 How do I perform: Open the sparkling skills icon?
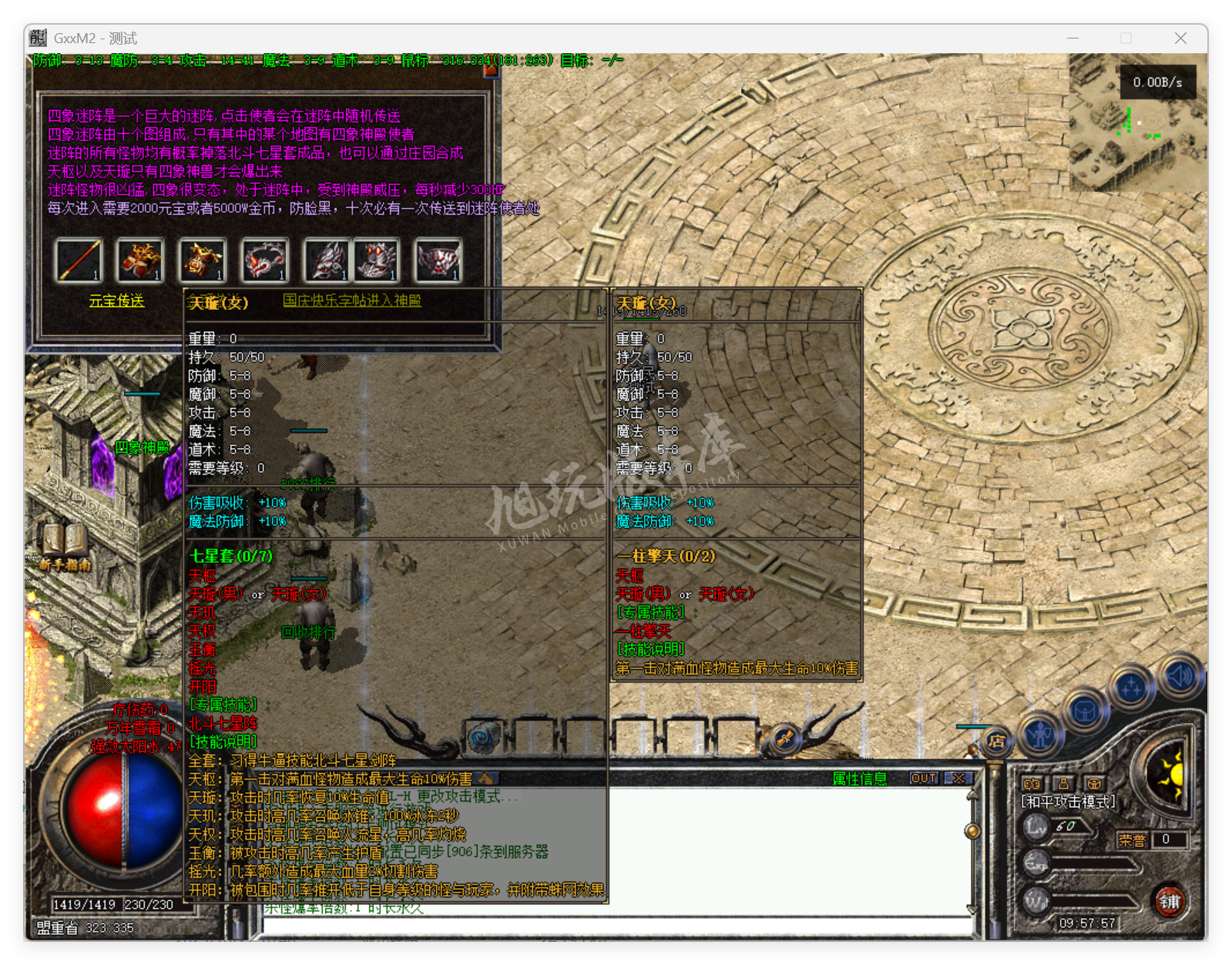tap(1130, 685)
